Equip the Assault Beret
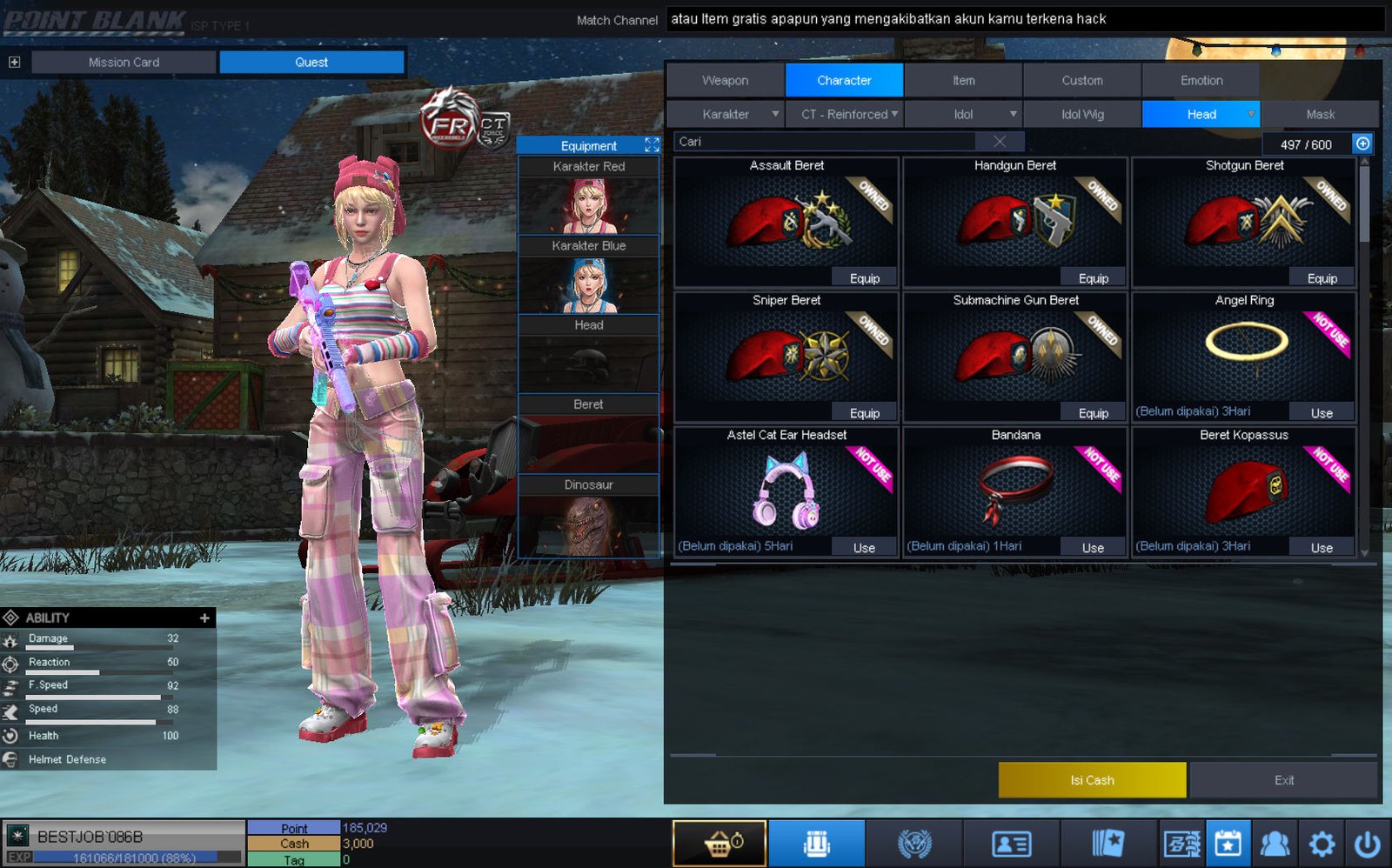 click(x=864, y=278)
